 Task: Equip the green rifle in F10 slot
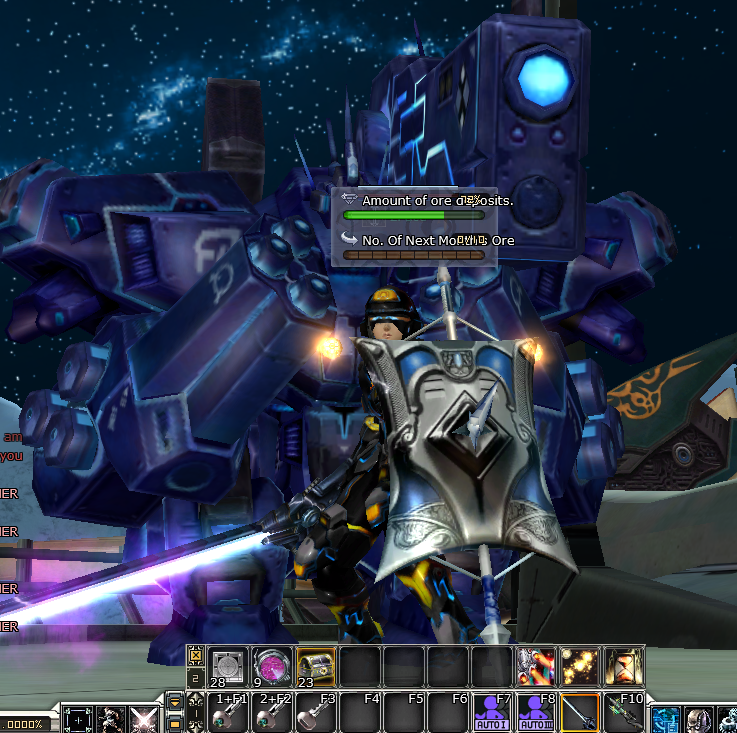(624, 712)
